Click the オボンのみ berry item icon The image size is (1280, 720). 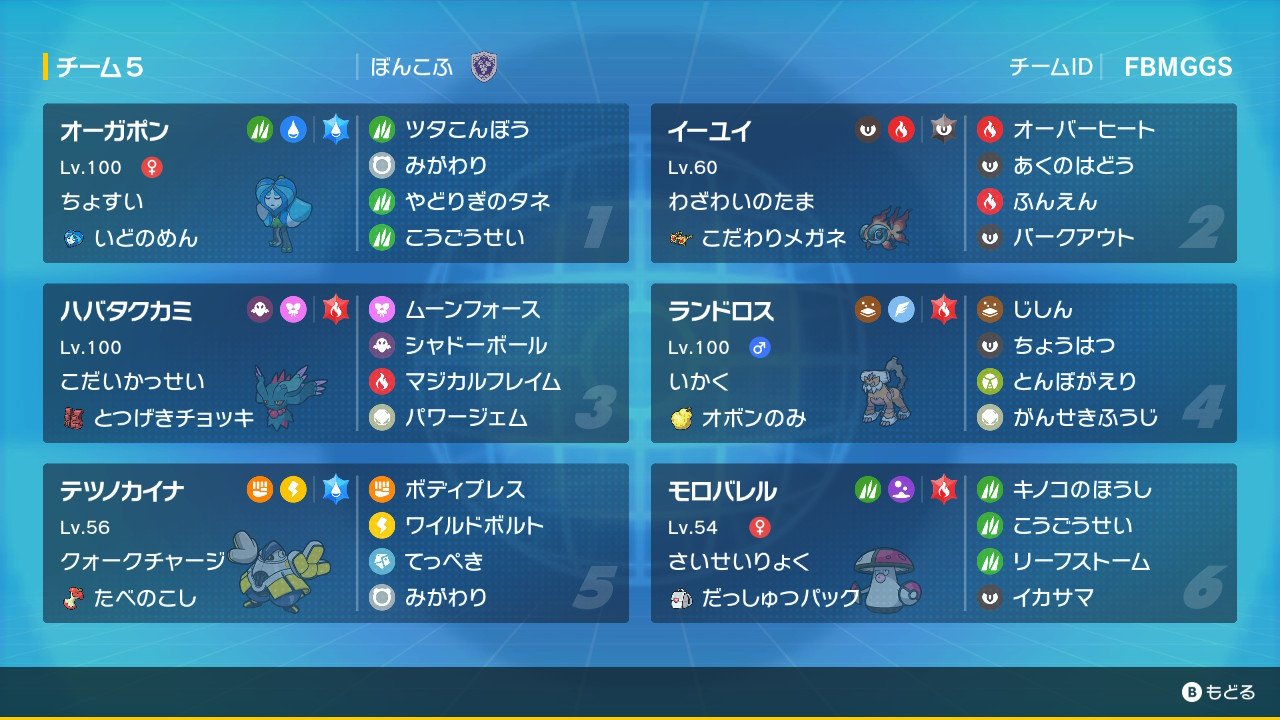tap(684, 418)
